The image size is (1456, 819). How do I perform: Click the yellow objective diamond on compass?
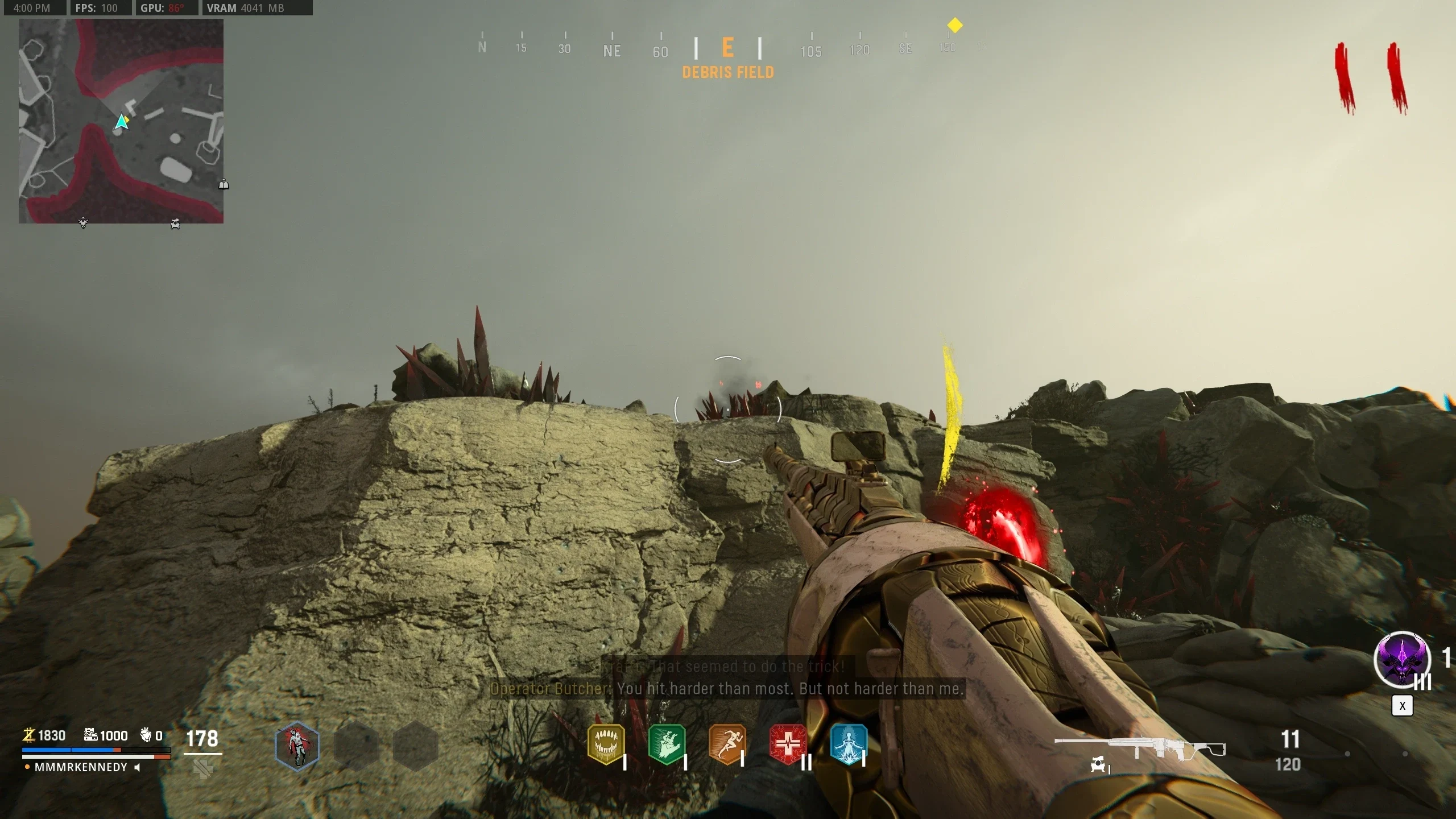pos(955,25)
